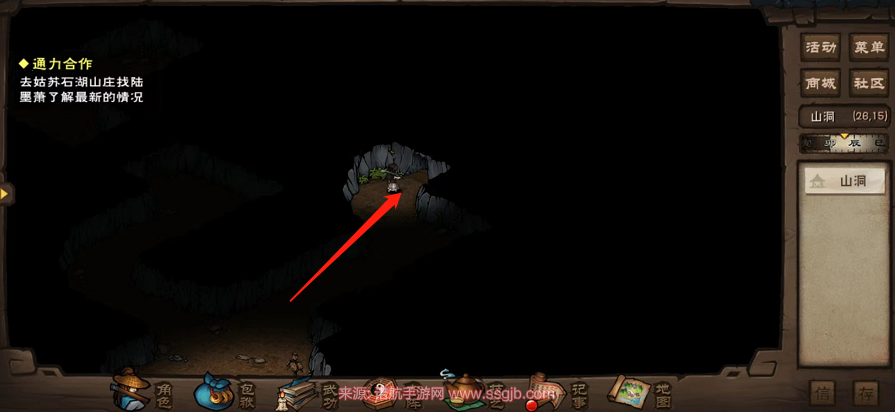
Task: Open the 社区 community button
Action: point(867,85)
